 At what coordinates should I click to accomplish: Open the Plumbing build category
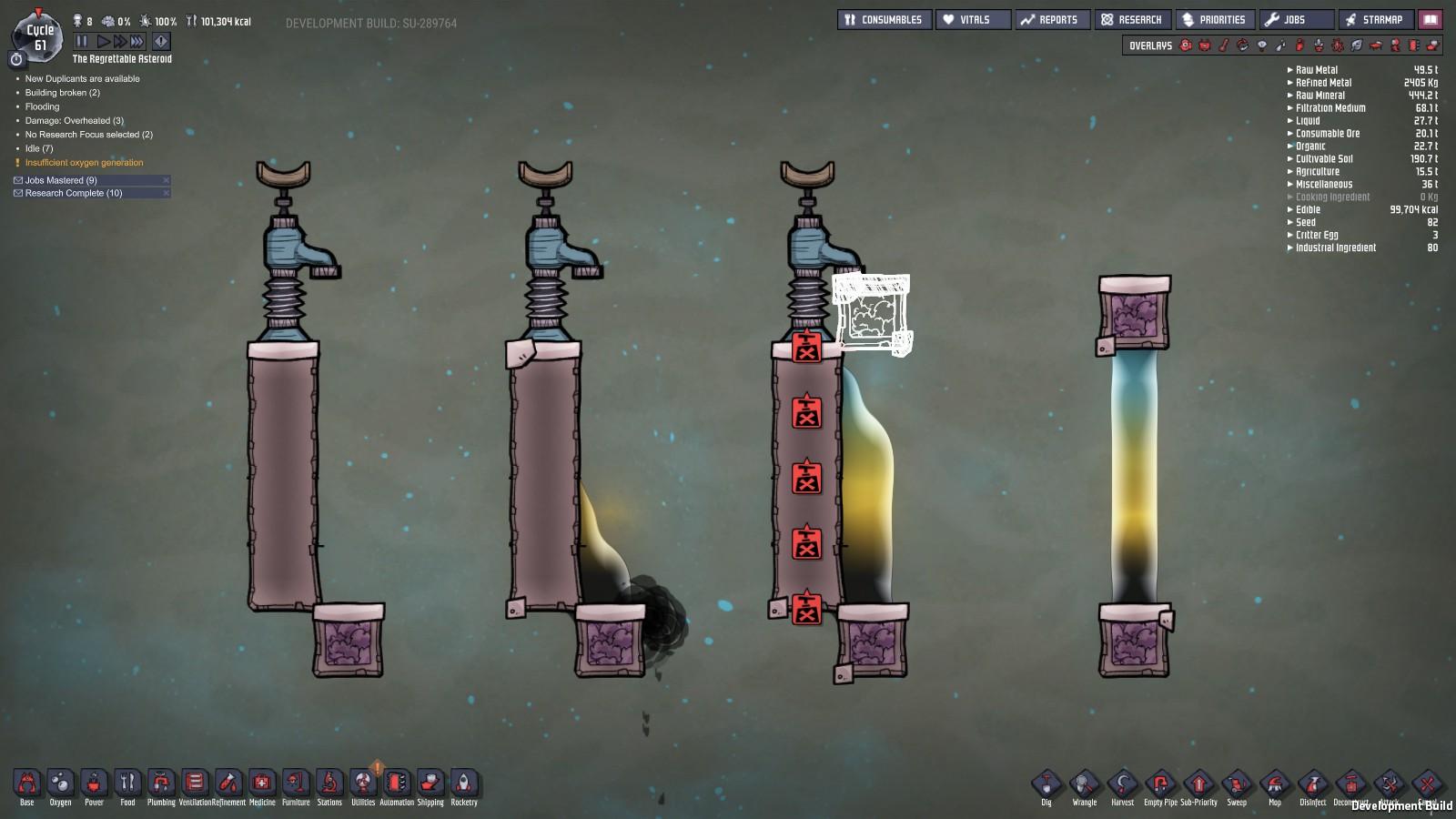tap(161, 784)
